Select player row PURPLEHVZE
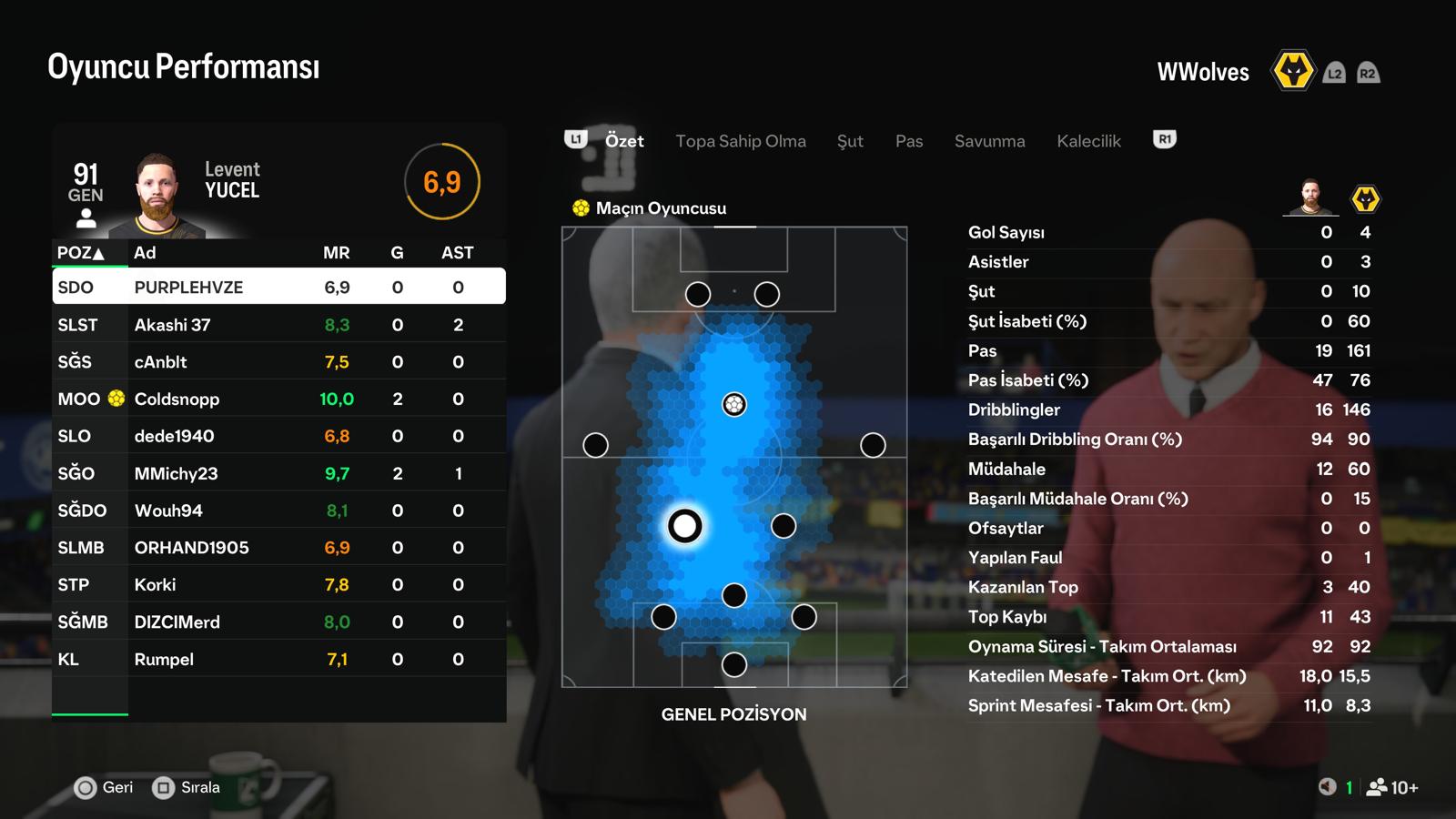1456x819 pixels. pos(278,287)
